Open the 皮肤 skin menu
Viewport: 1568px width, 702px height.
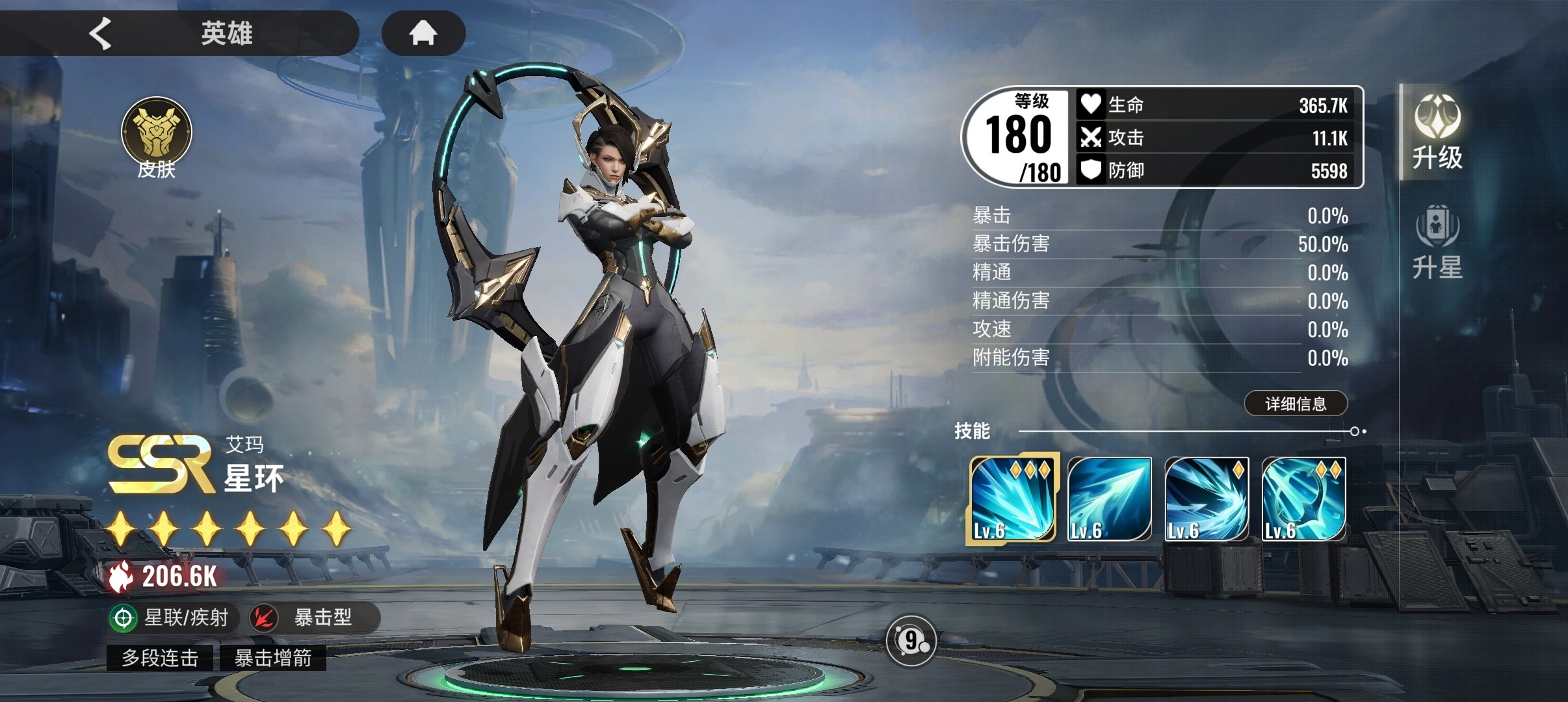tap(156, 138)
